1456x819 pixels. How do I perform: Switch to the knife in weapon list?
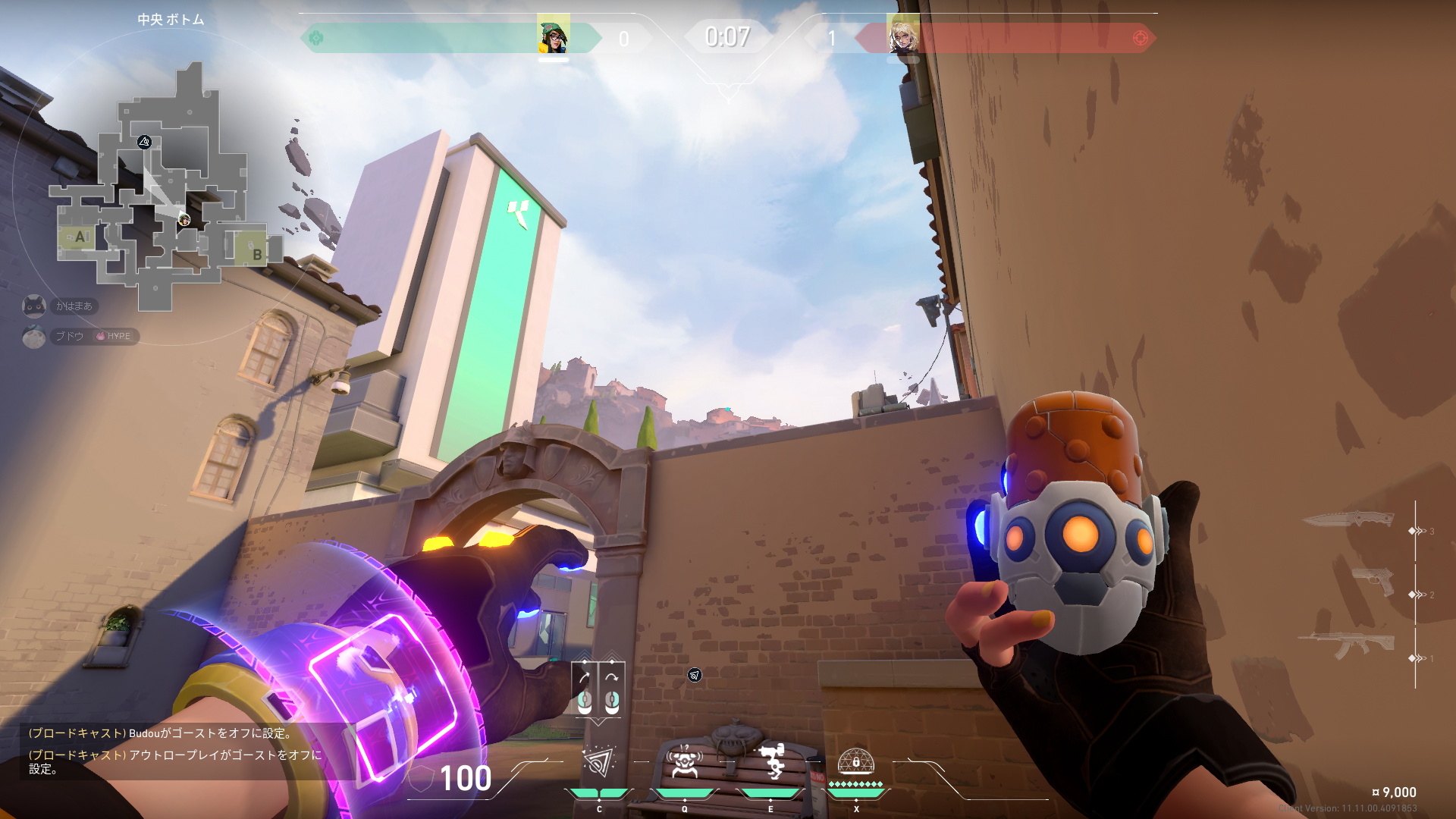pyautogui.click(x=1348, y=520)
